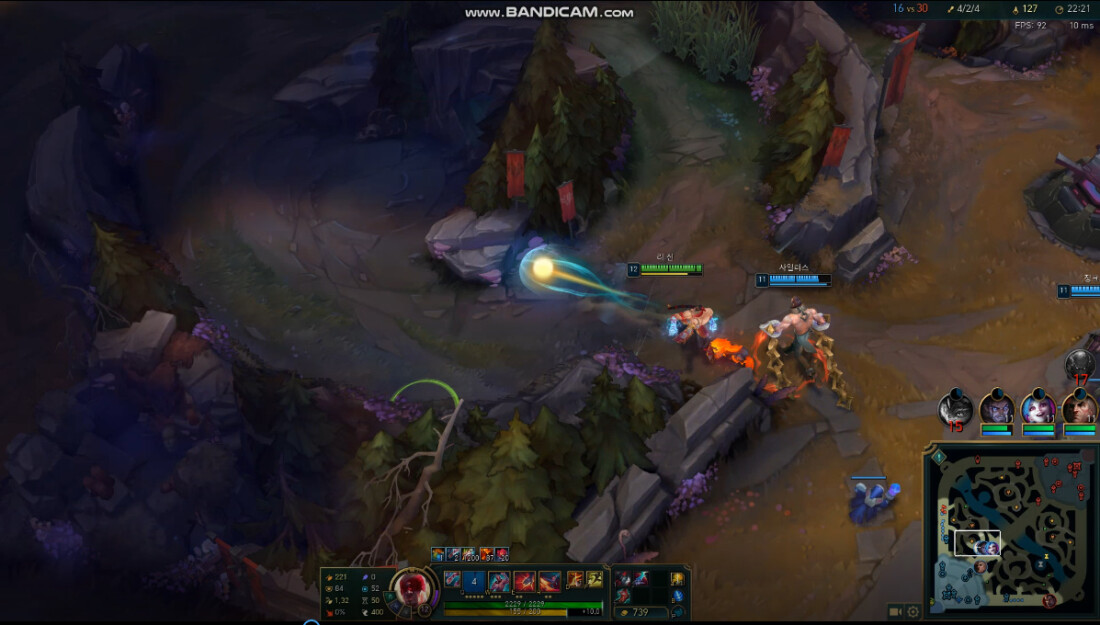
Task: Toggle the camera lock button
Action: (896, 612)
